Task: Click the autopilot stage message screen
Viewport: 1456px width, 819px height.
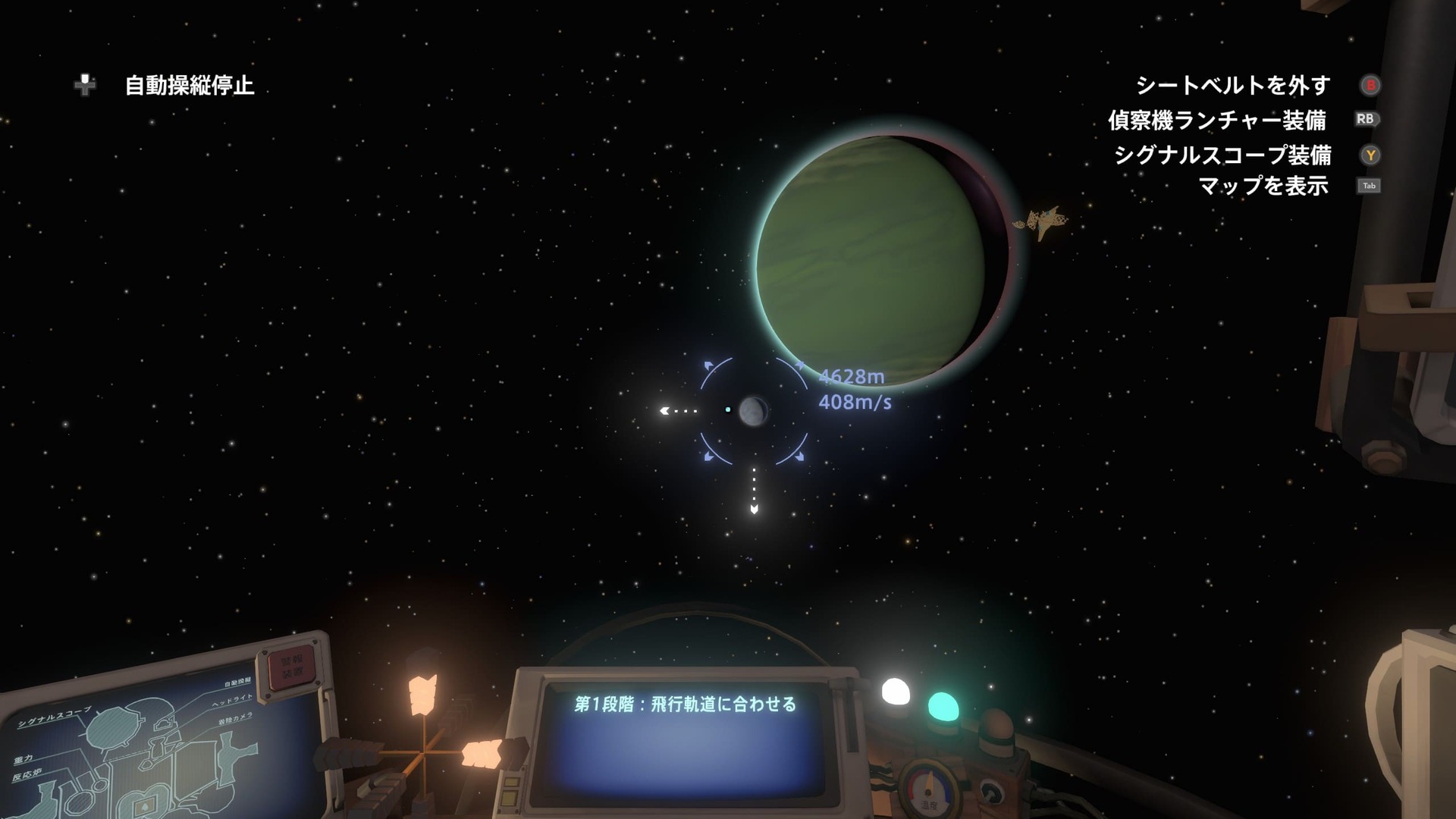Action: point(684,738)
